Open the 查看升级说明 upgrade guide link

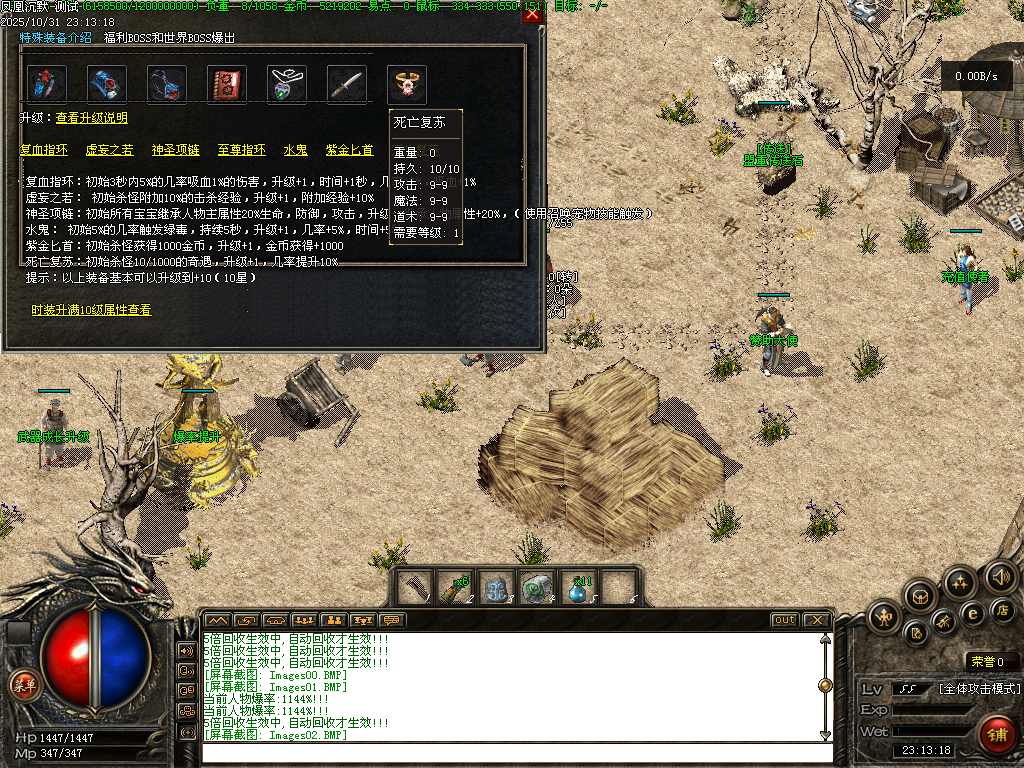pos(92,118)
